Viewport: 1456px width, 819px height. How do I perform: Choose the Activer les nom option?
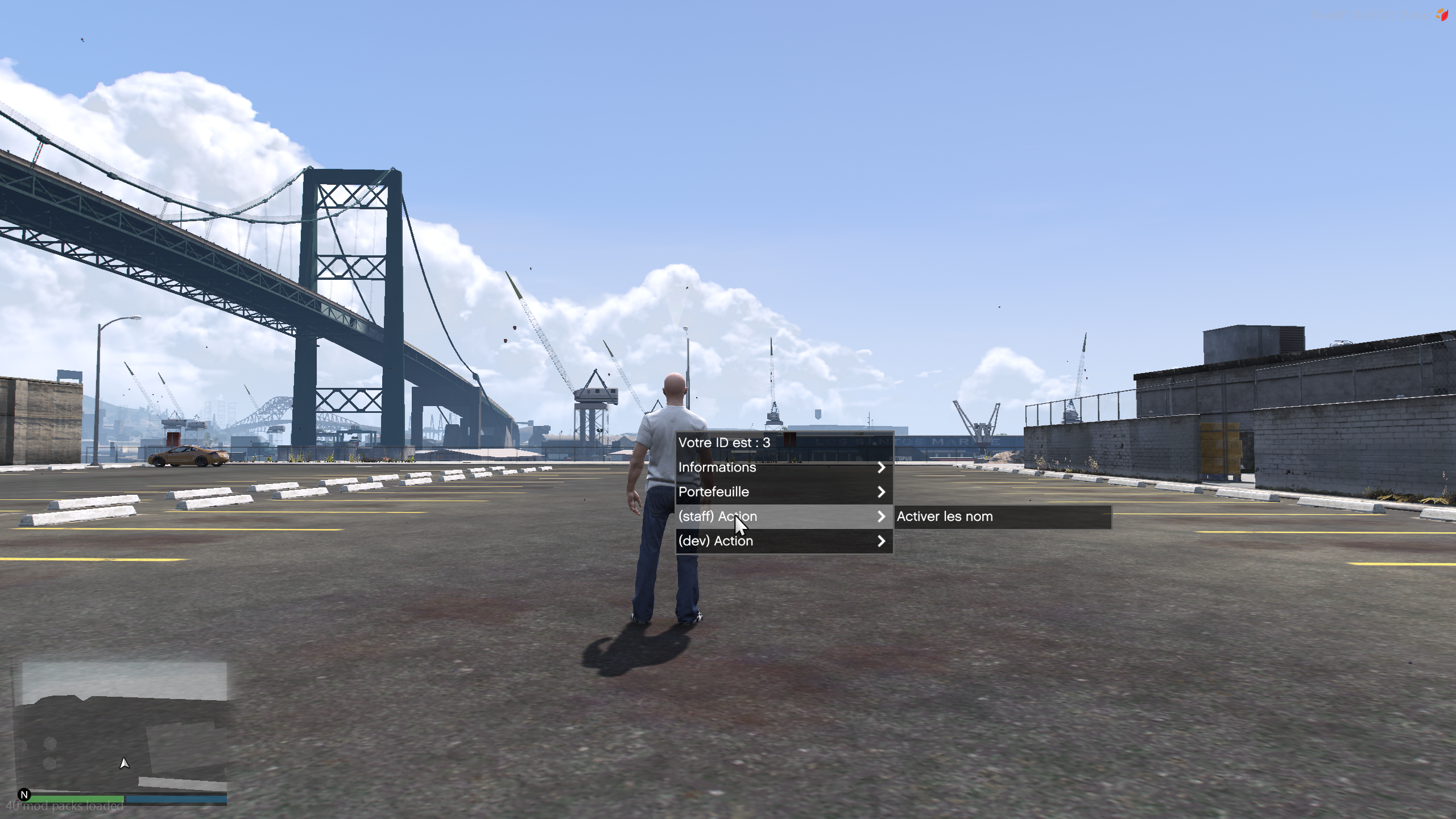click(1002, 516)
